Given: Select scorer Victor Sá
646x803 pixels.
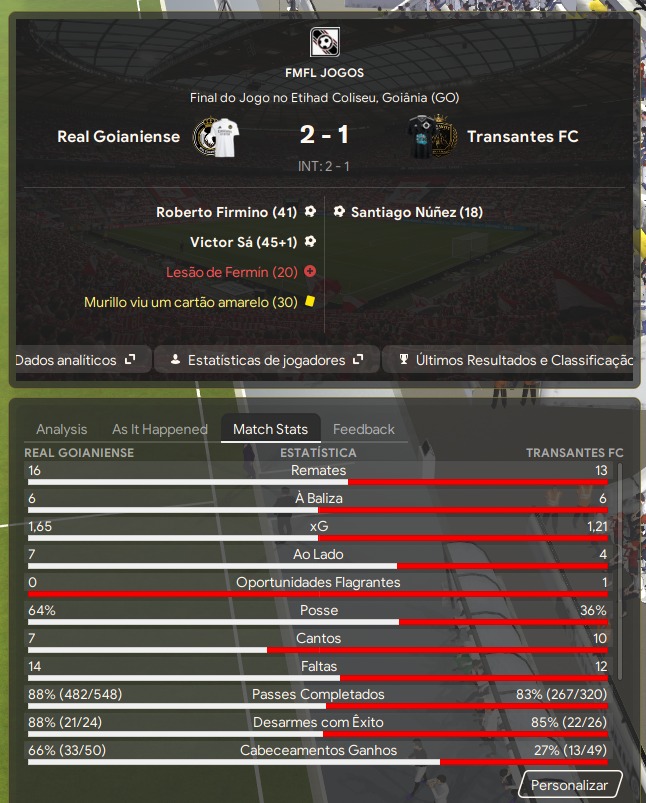Looking at the screenshot, I should [x=244, y=242].
